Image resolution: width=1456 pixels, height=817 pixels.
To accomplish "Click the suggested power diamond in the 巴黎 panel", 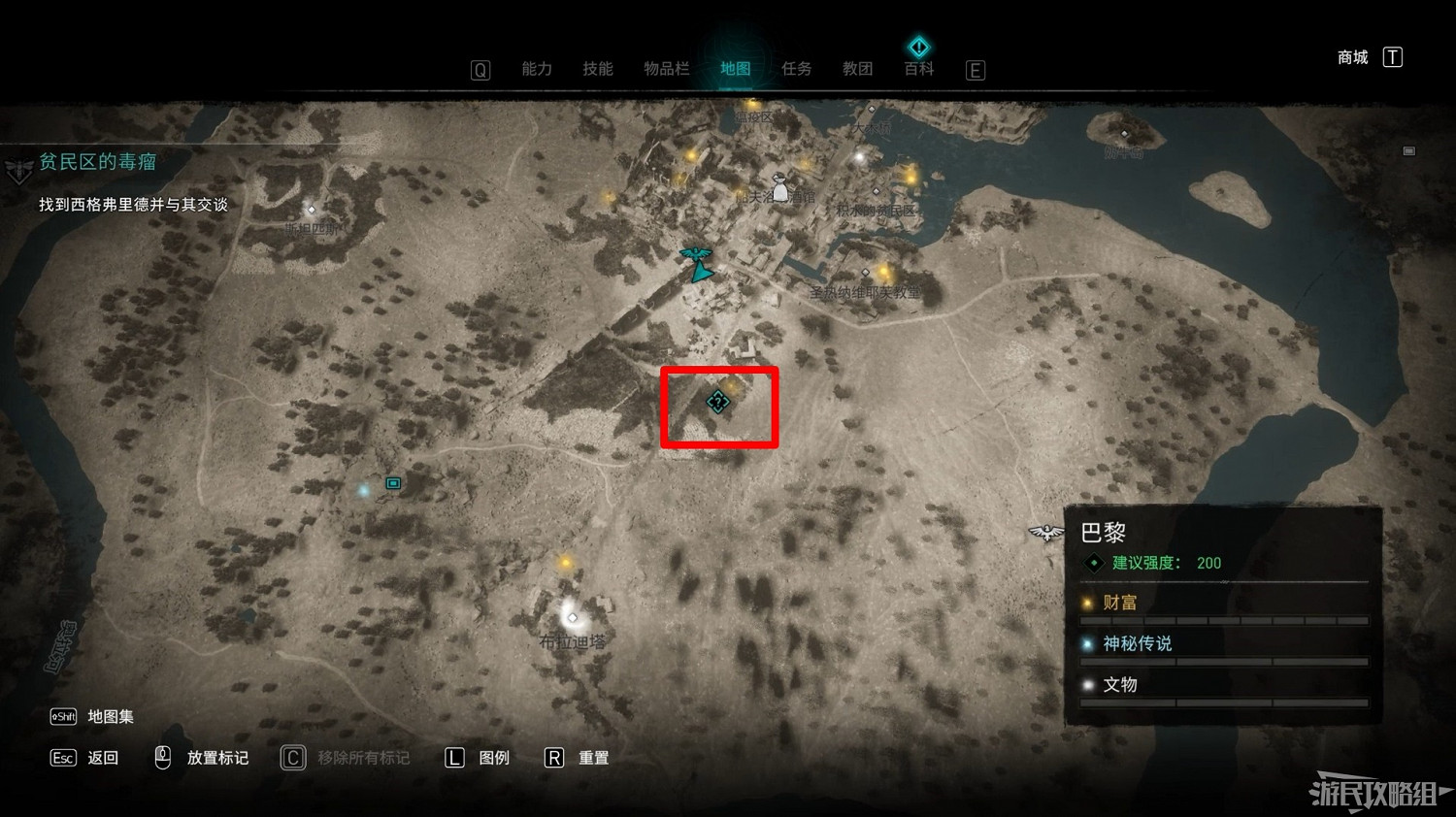I will pos(1093,562).
